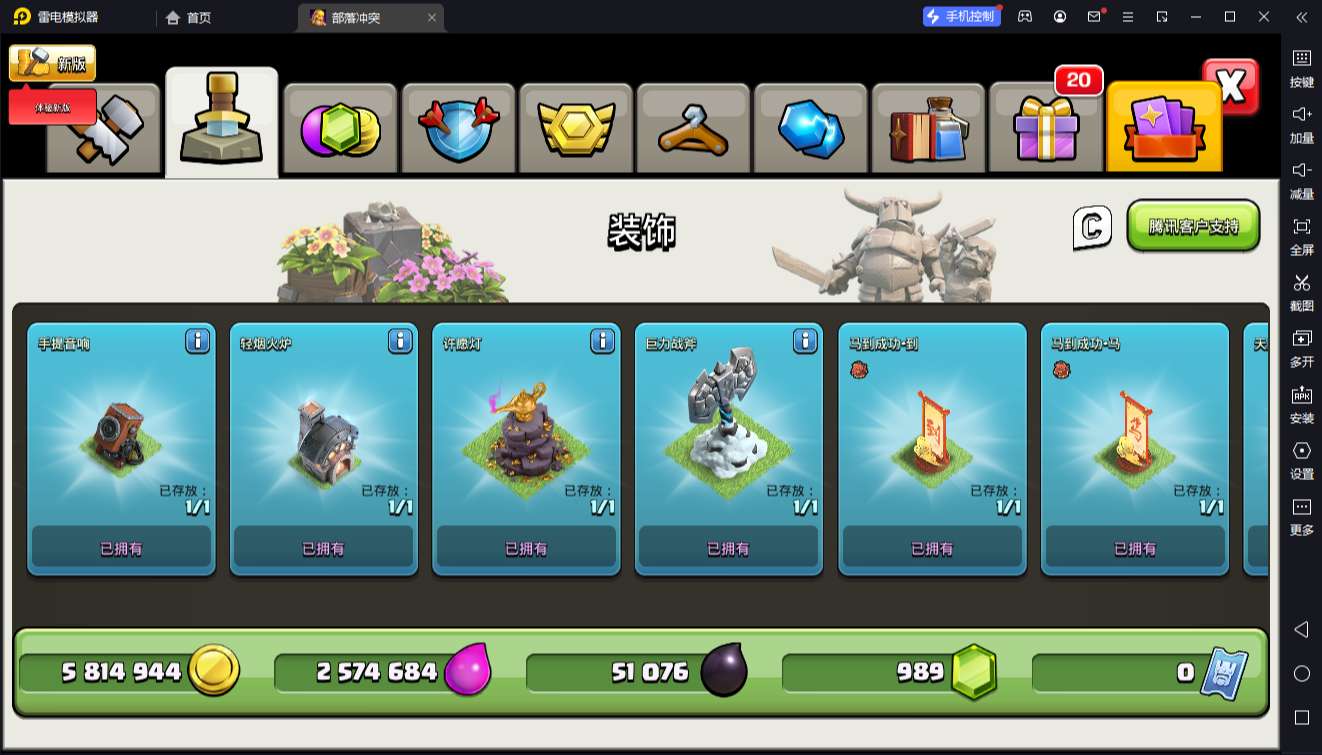Select the spellbook and potion tab

click(x=928, y=130)
